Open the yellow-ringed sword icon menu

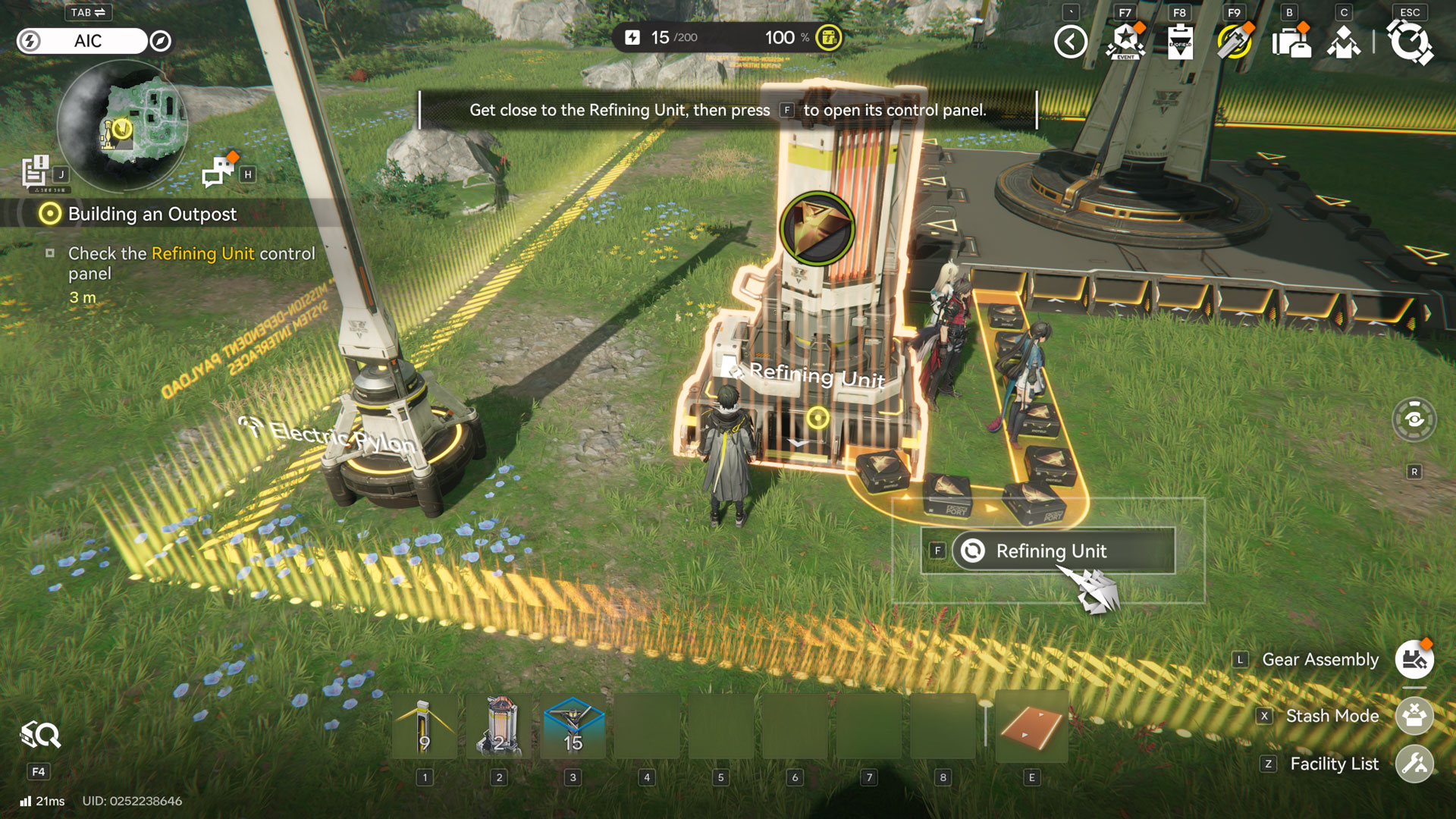(x=1235, y=42)
